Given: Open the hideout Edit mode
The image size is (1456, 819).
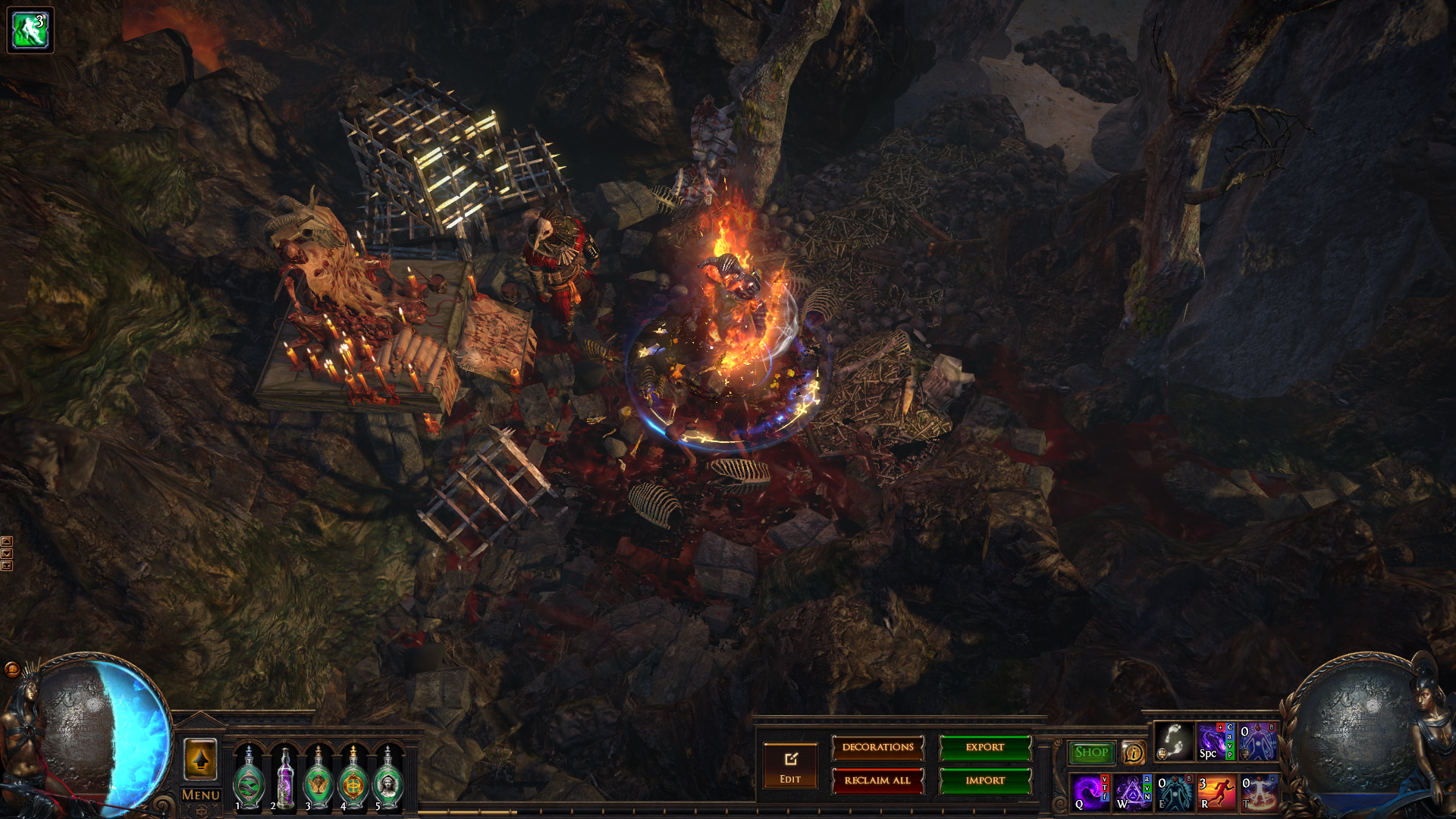Looking at the screenshot, I should 790,766.
